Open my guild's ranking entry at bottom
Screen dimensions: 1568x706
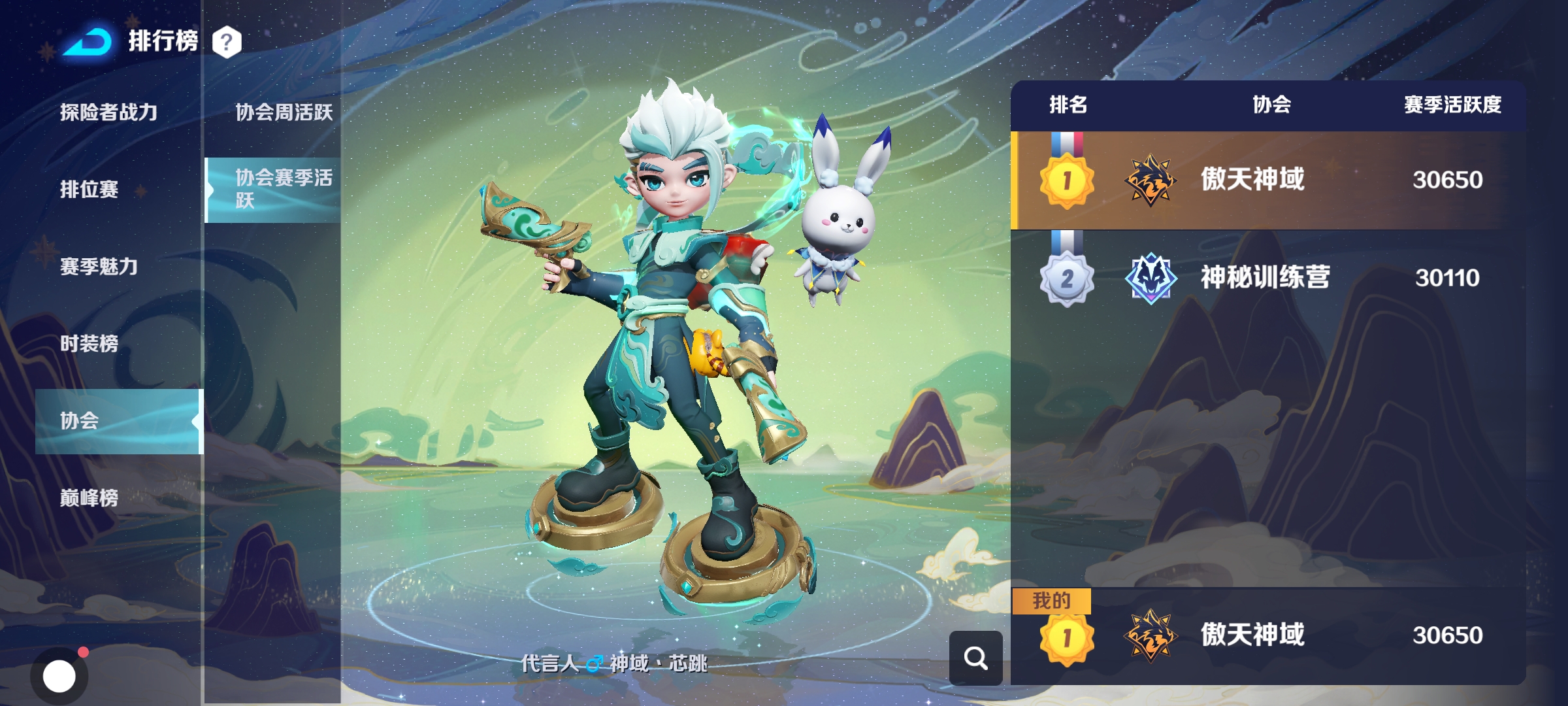click(1267, 635)
